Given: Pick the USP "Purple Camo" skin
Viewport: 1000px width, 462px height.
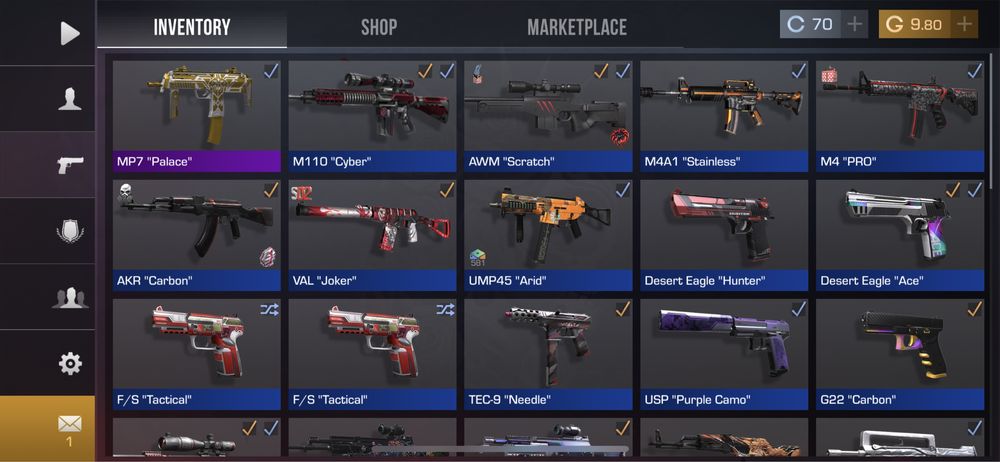Looking at the screenshot, I should click(724, 354).
